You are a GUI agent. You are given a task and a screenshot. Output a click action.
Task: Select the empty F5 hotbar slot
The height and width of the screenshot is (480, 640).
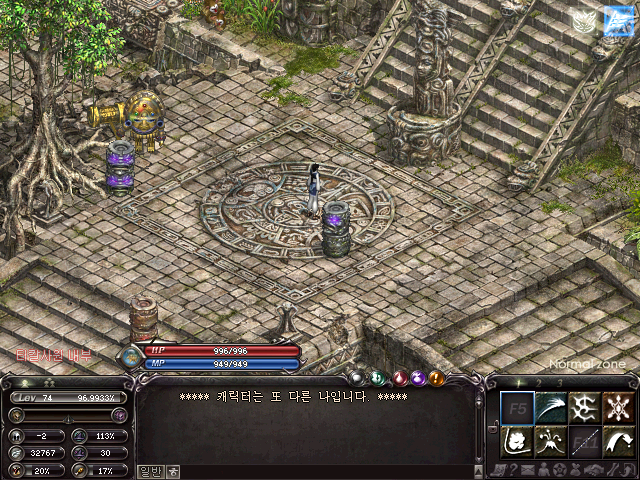tap(516, 408)
